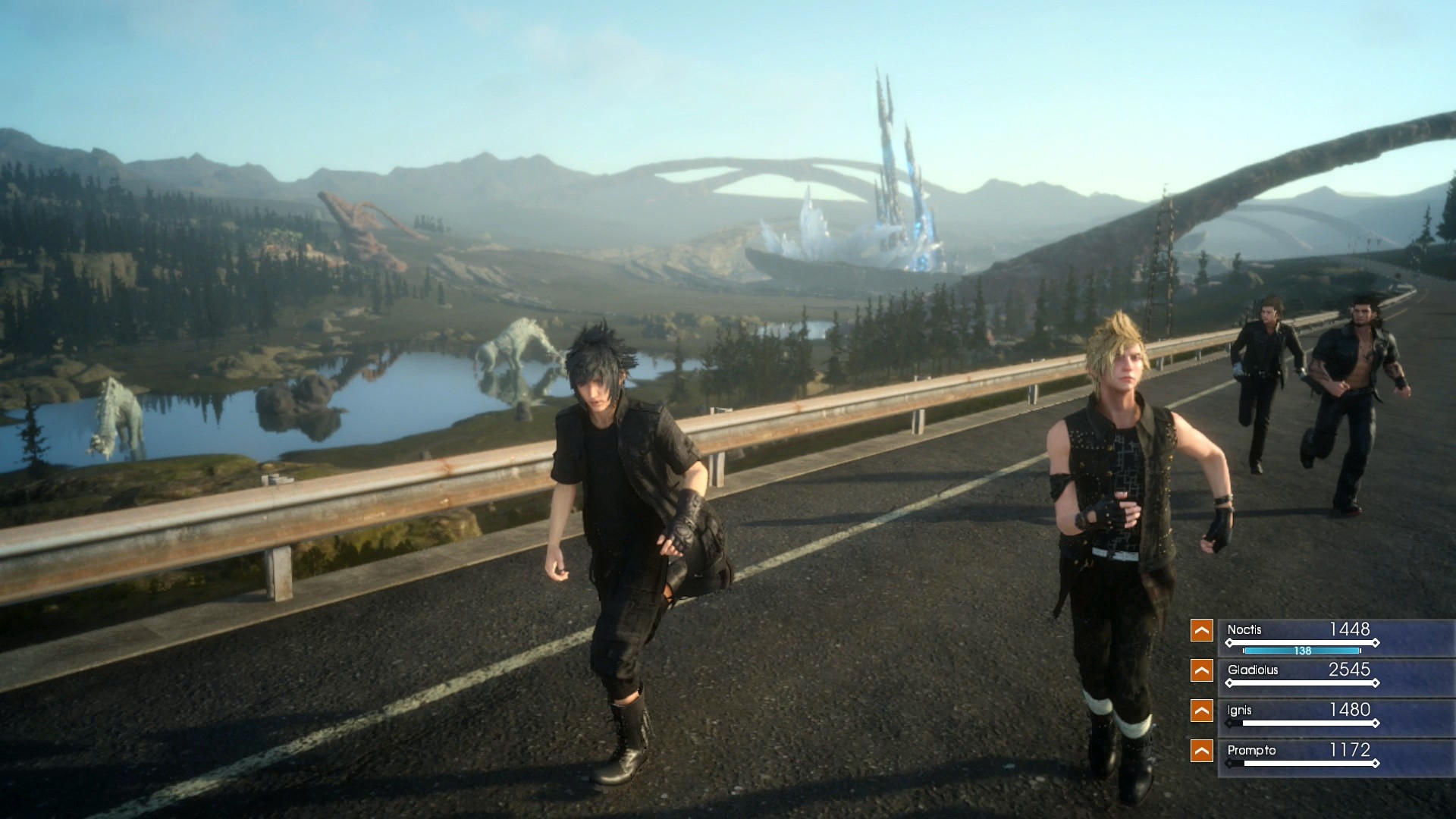Select Prompto's name in the party HUD
1456x819 pixels.
click(x=1251, y=752)
